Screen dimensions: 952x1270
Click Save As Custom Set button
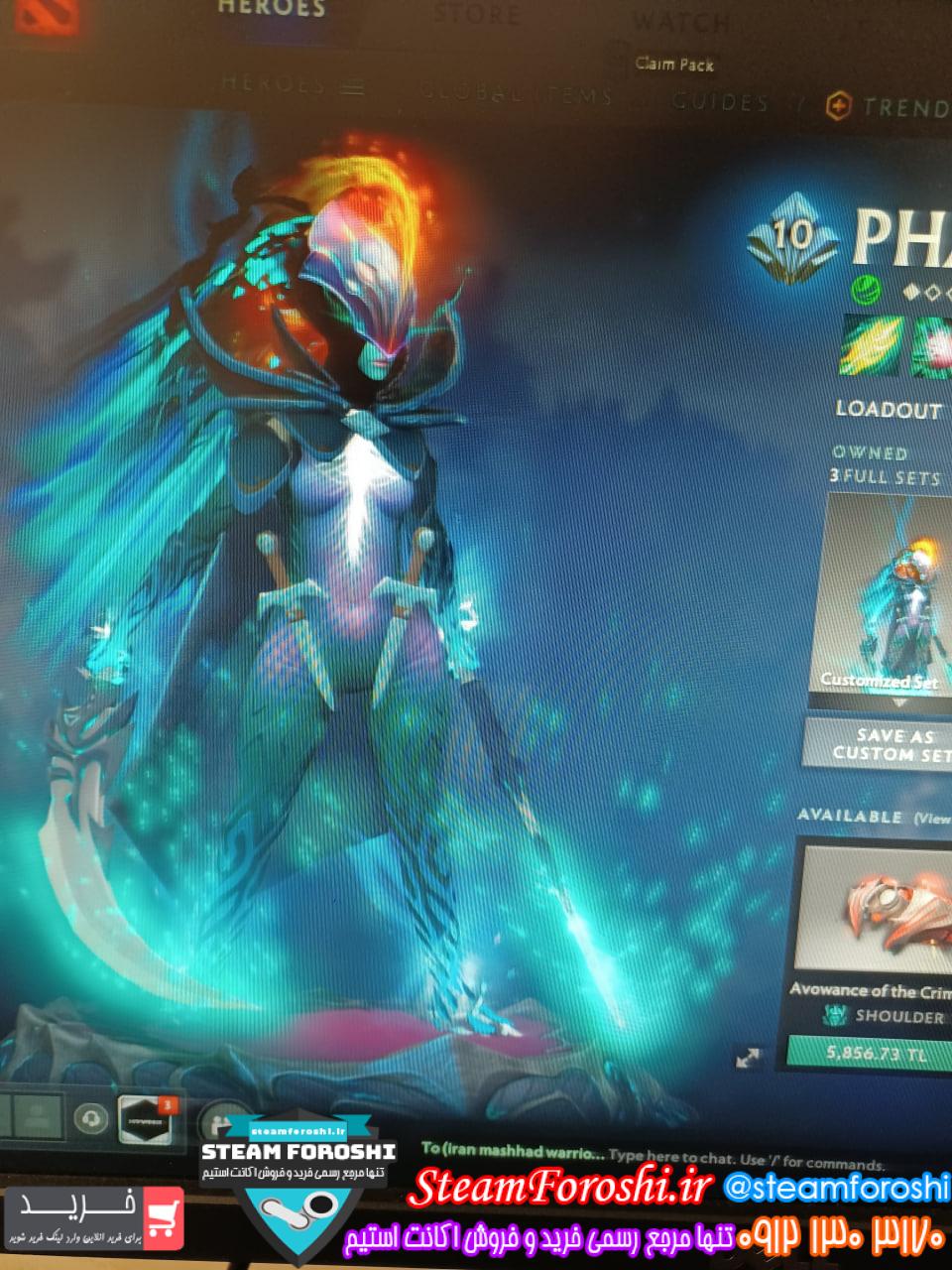tap(885, 744)
